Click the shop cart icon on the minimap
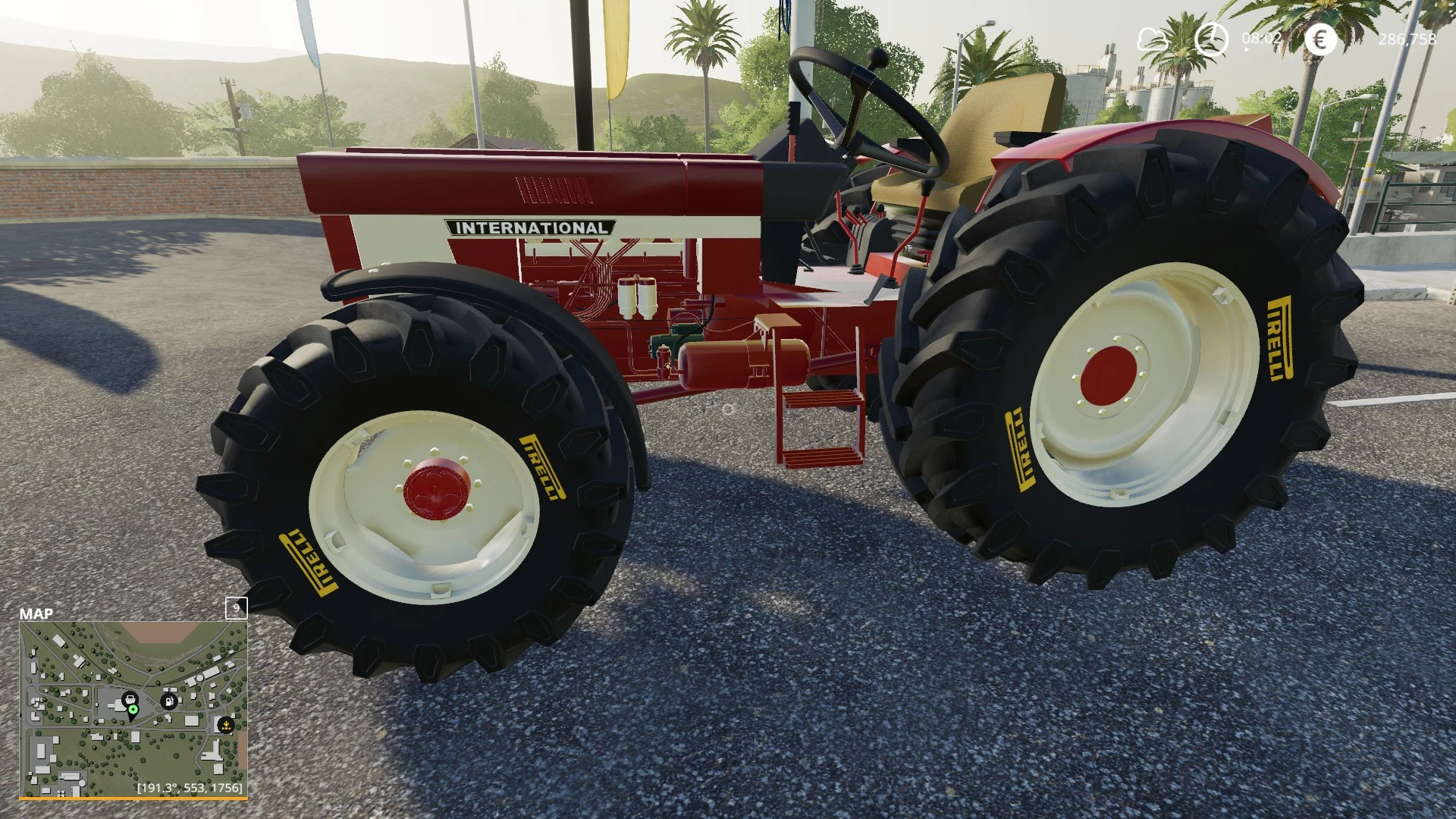 click(130, 700)
